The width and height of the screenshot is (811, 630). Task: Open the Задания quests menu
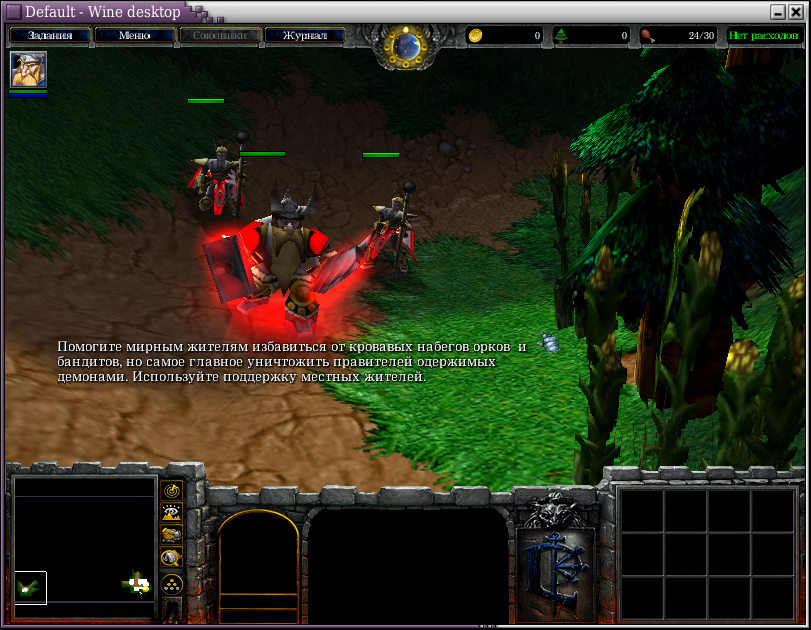(50, 35)
